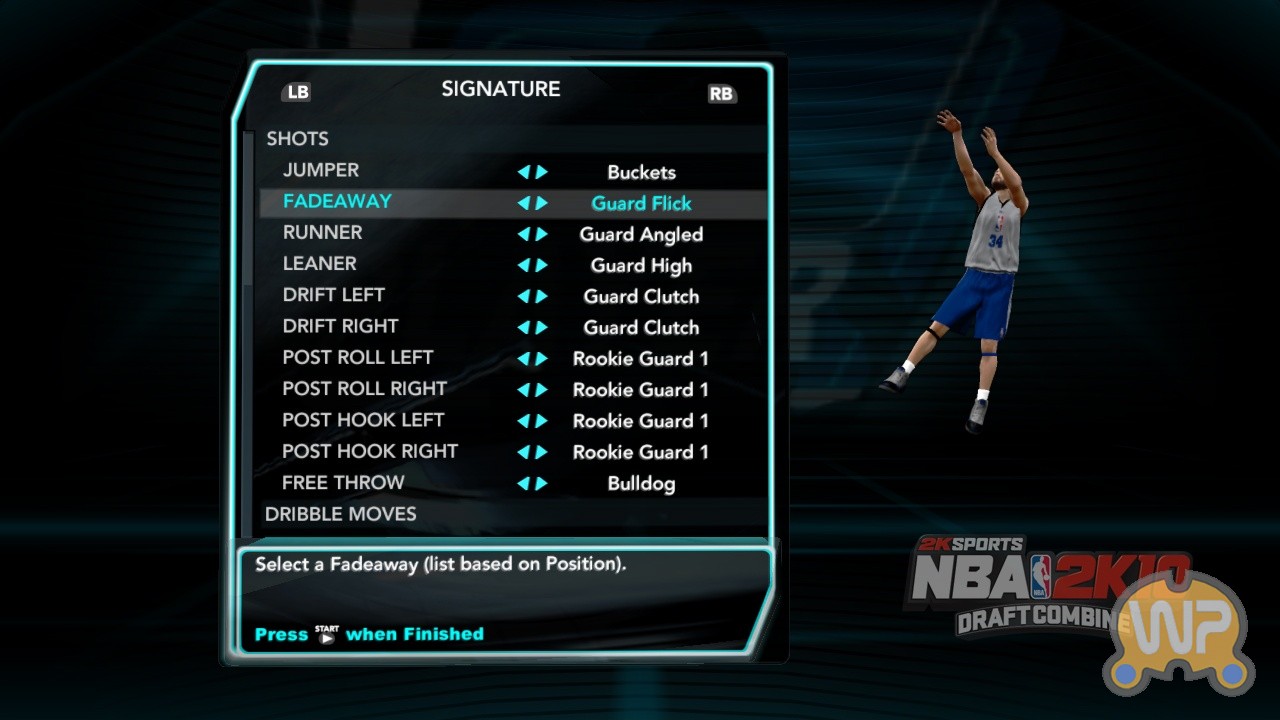Image resolution: width=1280 pixels, height=720 pixels.
Task: Open the DRIBBLE MOVES section
Action: click(x=340, y=514)
